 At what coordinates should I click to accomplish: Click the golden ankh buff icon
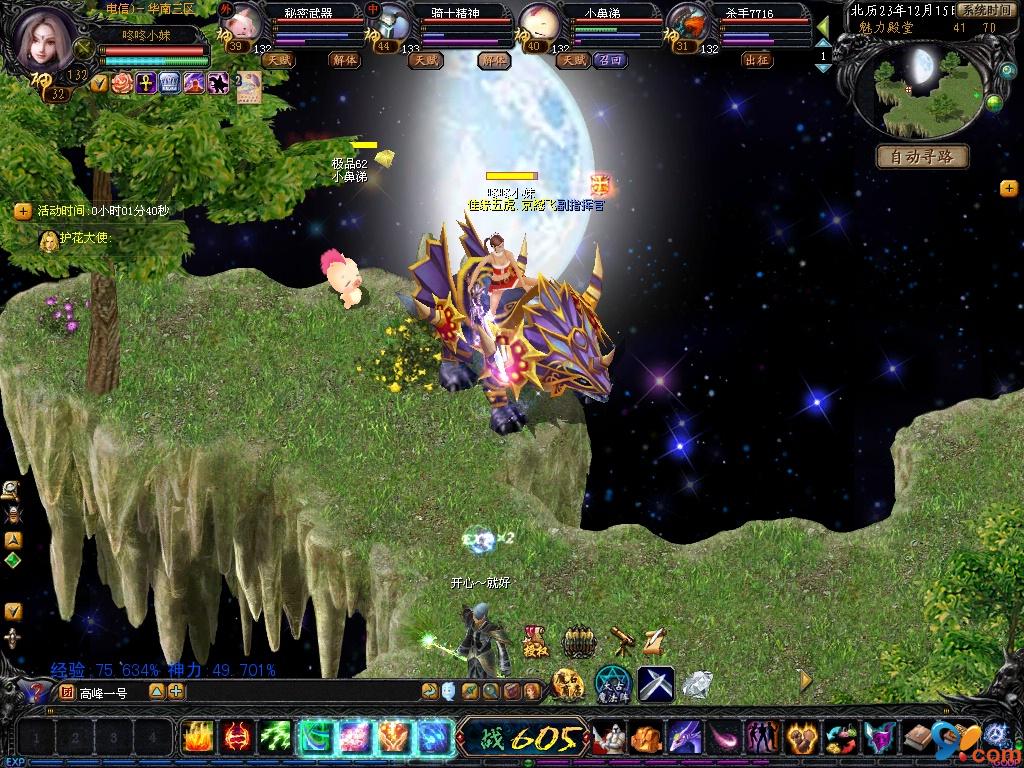click(146, 83)
